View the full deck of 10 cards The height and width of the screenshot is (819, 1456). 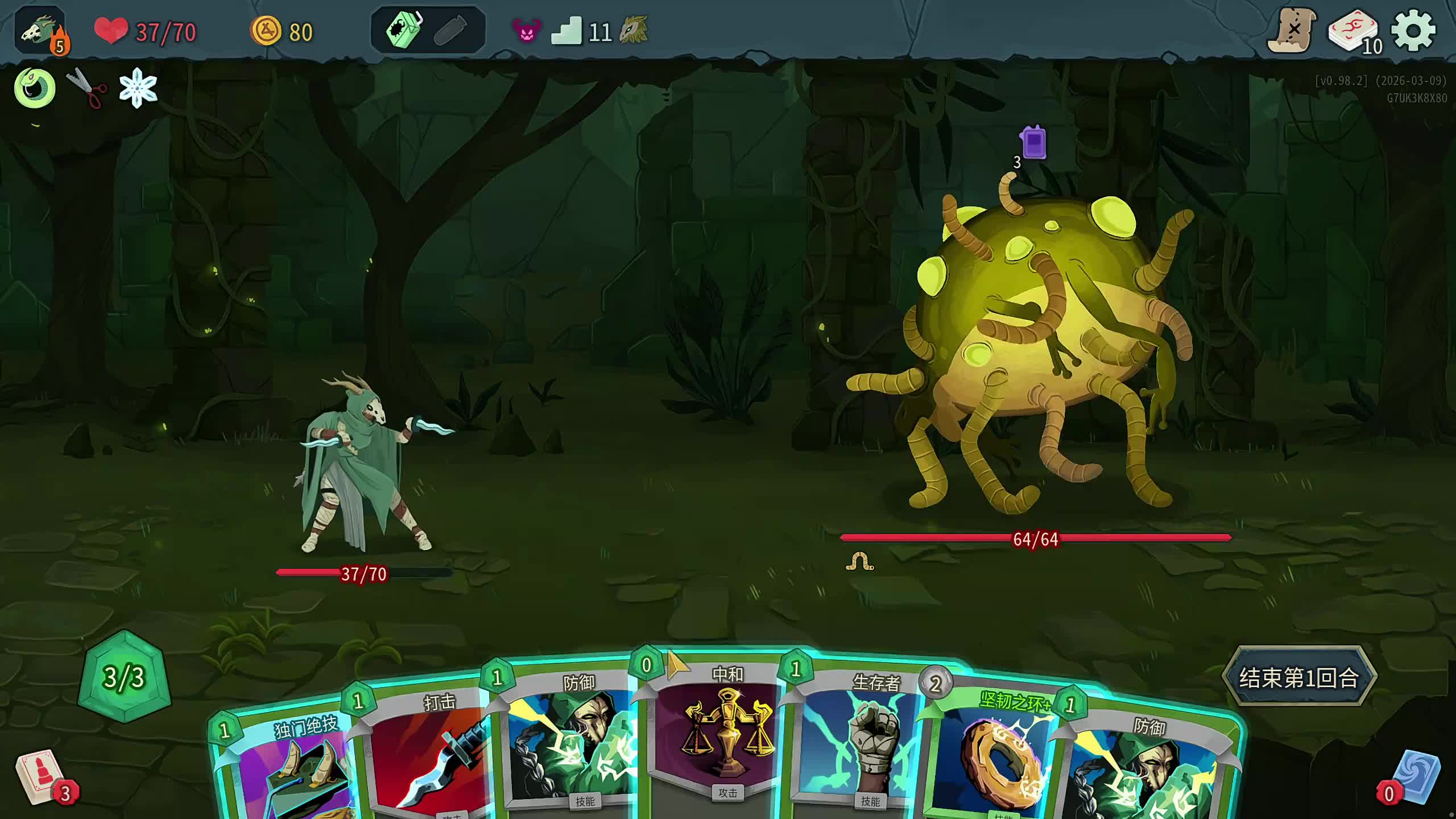(1354, 32)
